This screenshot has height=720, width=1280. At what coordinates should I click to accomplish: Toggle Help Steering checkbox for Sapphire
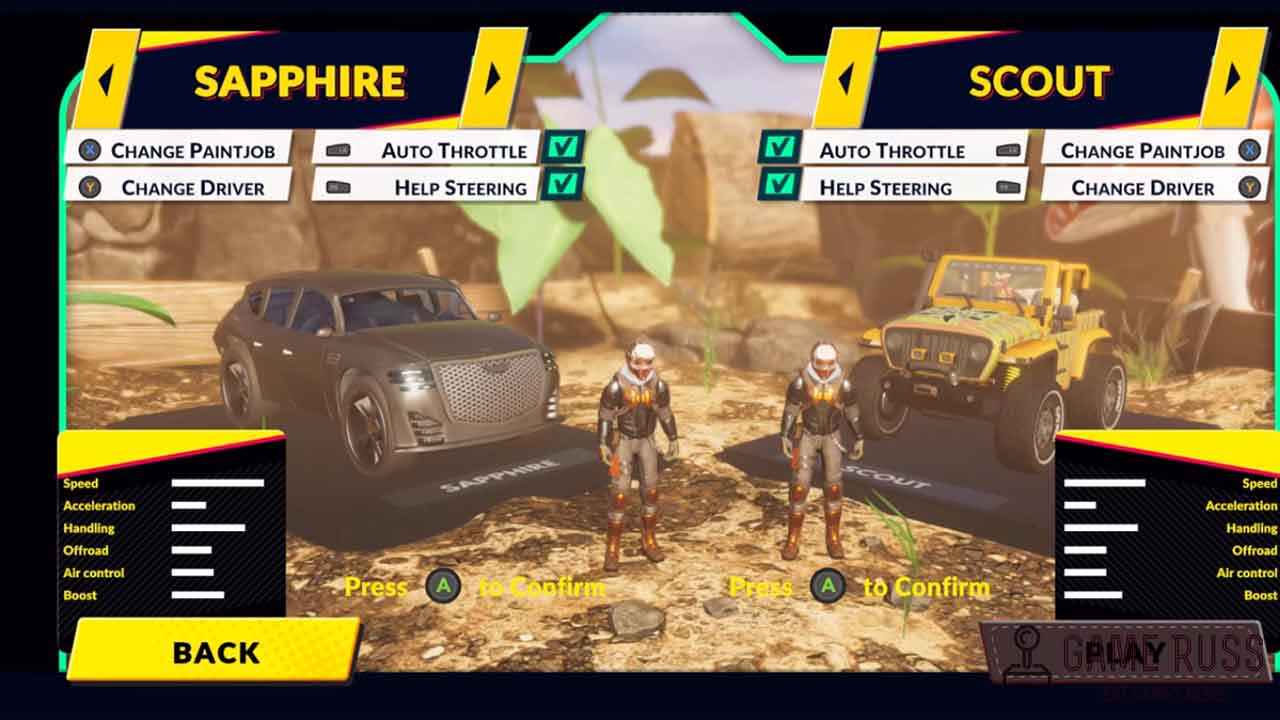click(564, 185)
